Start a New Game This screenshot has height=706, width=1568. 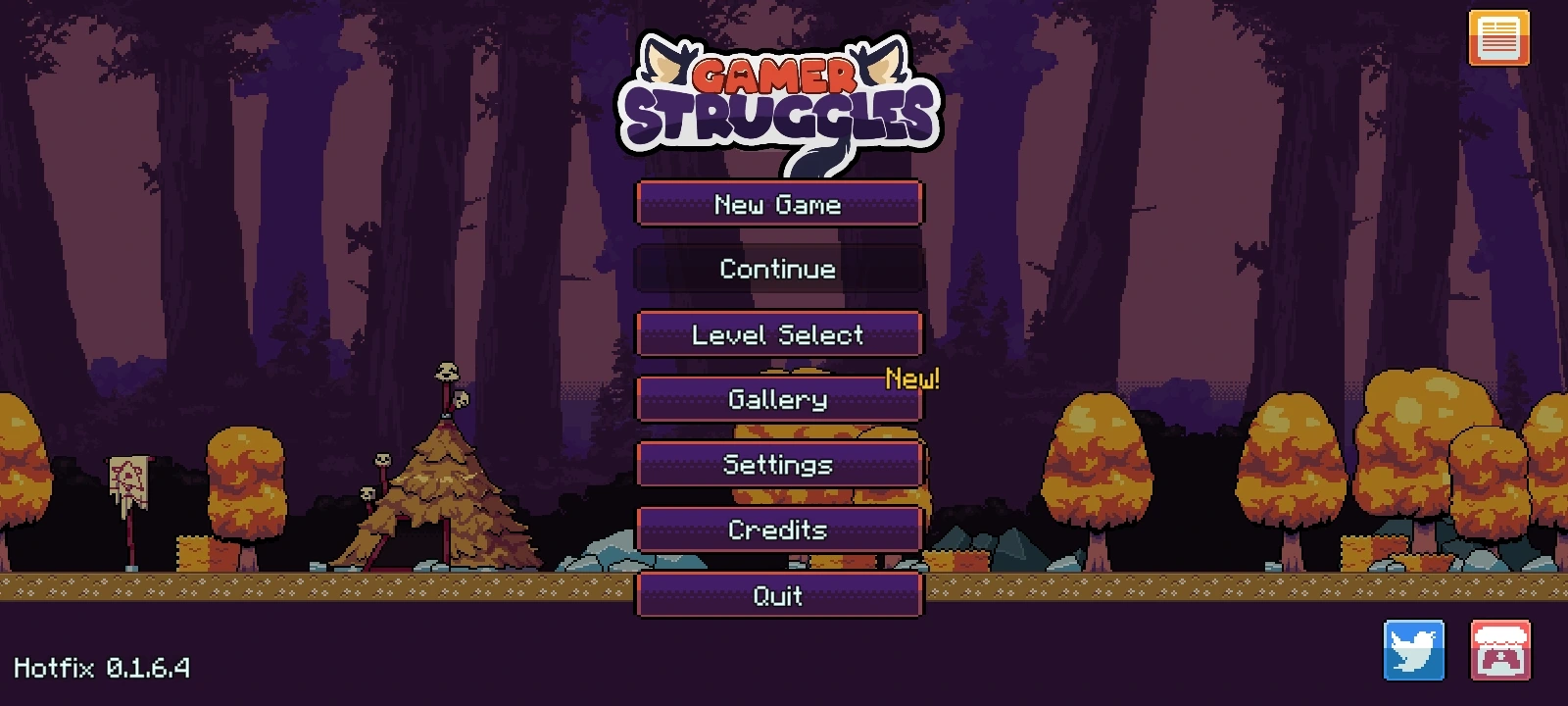[779, 204]
